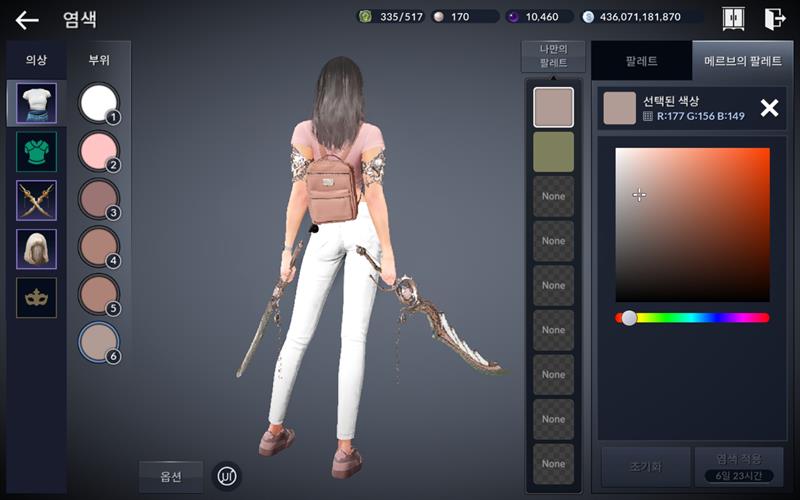The height and width of the screenshot is (500, 800).
Task: Open the 옵션 options button
Action: tap(170, 476)
